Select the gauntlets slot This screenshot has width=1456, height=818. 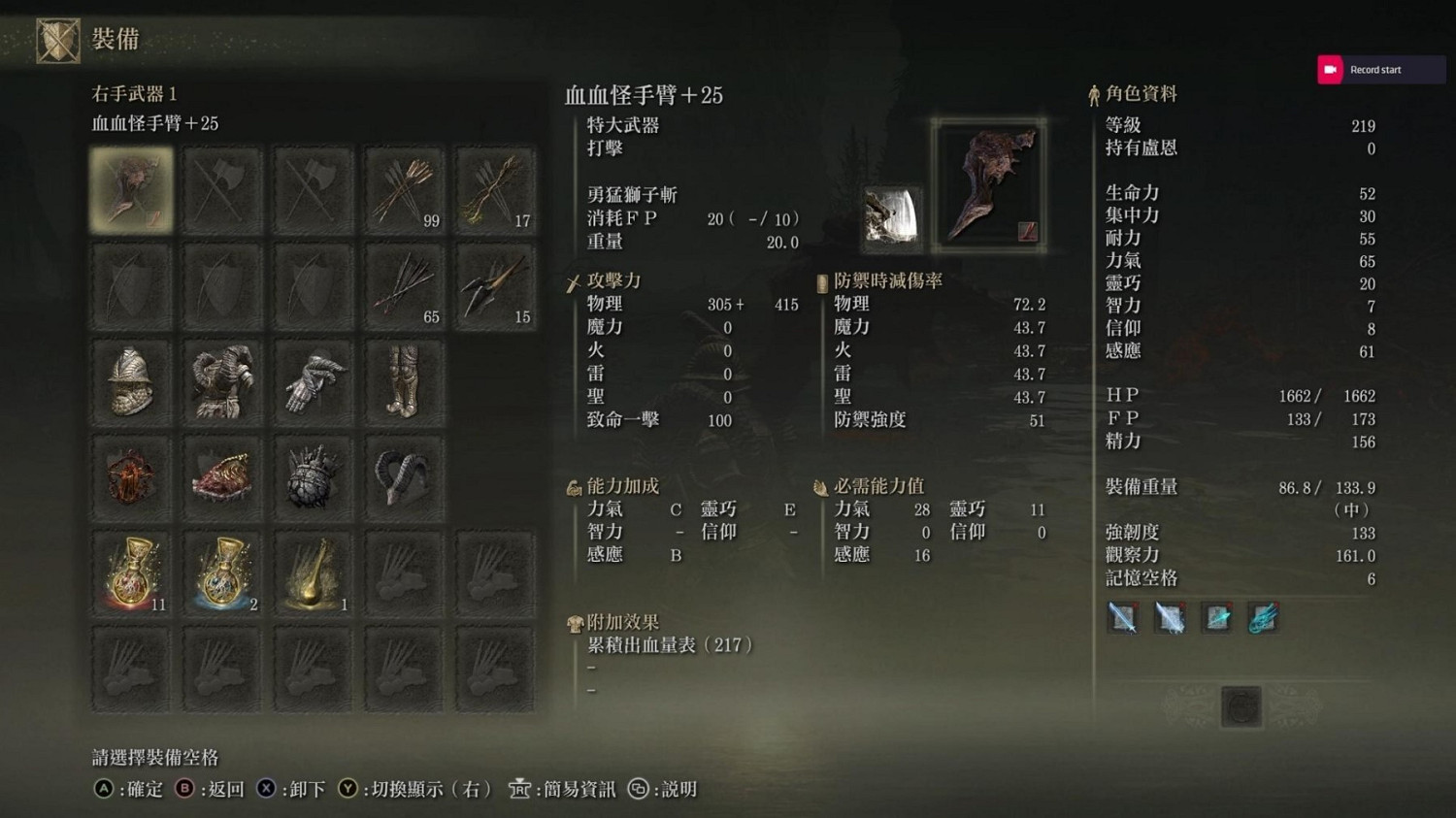tap(314, 382)
